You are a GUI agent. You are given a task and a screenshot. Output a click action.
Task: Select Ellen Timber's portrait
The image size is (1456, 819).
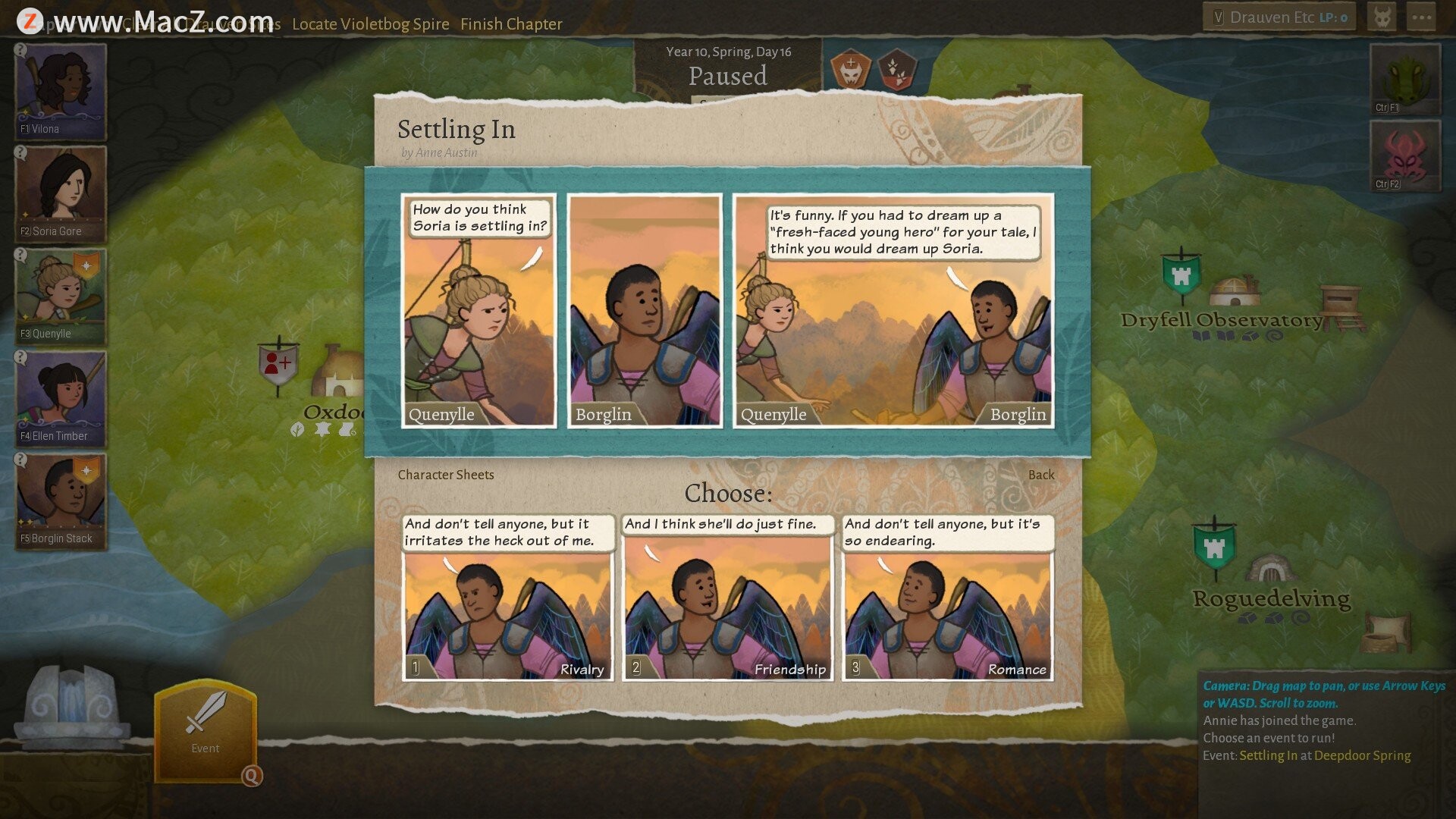(x=61, y=398)
